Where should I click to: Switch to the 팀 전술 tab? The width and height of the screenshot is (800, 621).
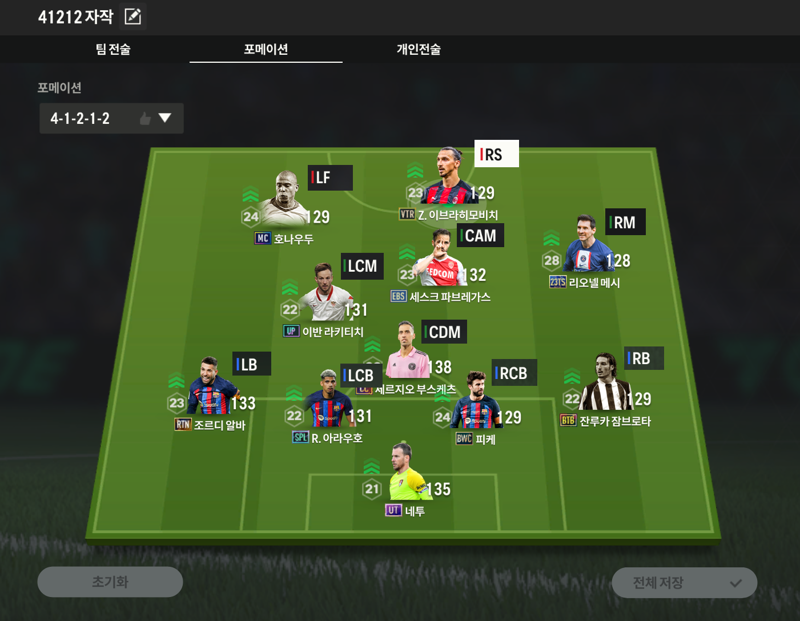pos(113,49)
